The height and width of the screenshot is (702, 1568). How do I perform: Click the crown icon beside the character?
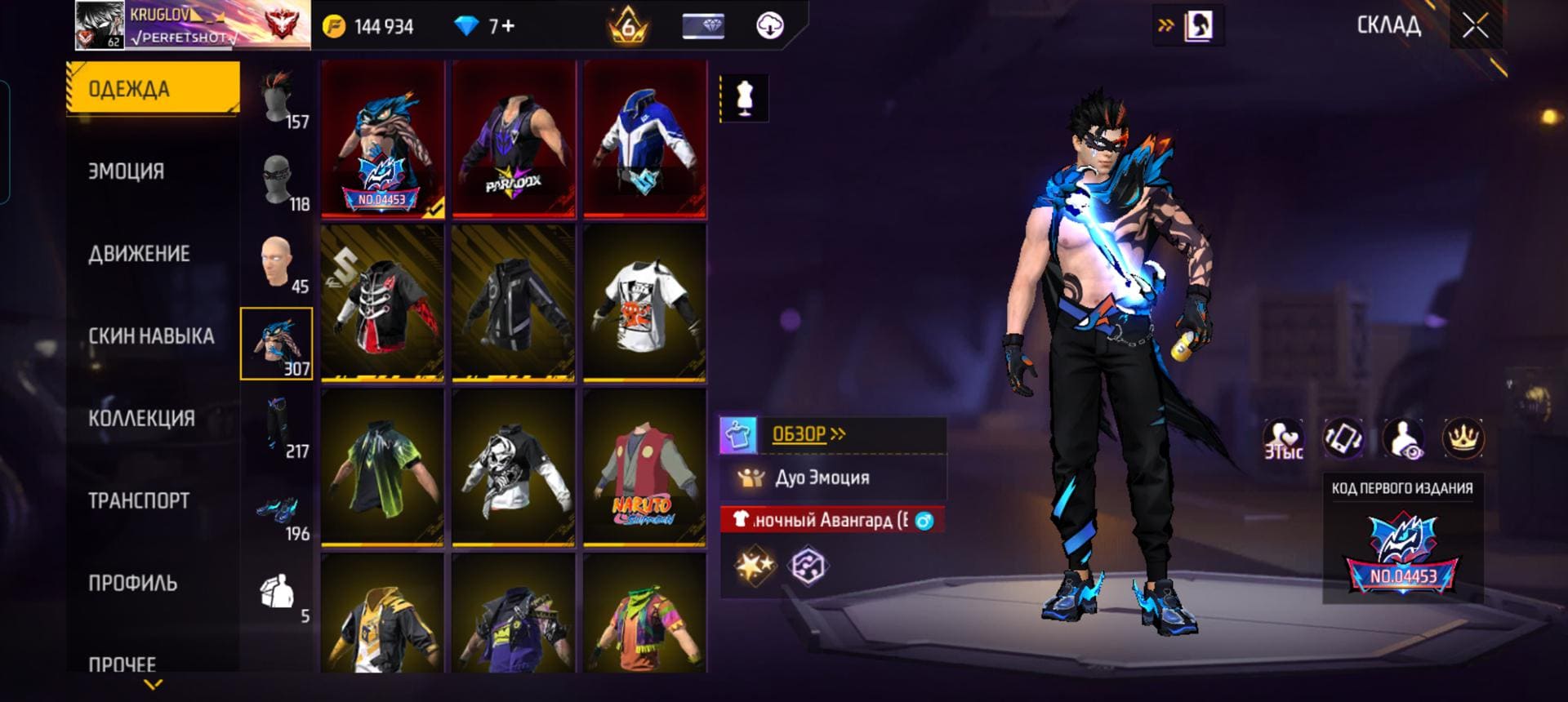1463,438
